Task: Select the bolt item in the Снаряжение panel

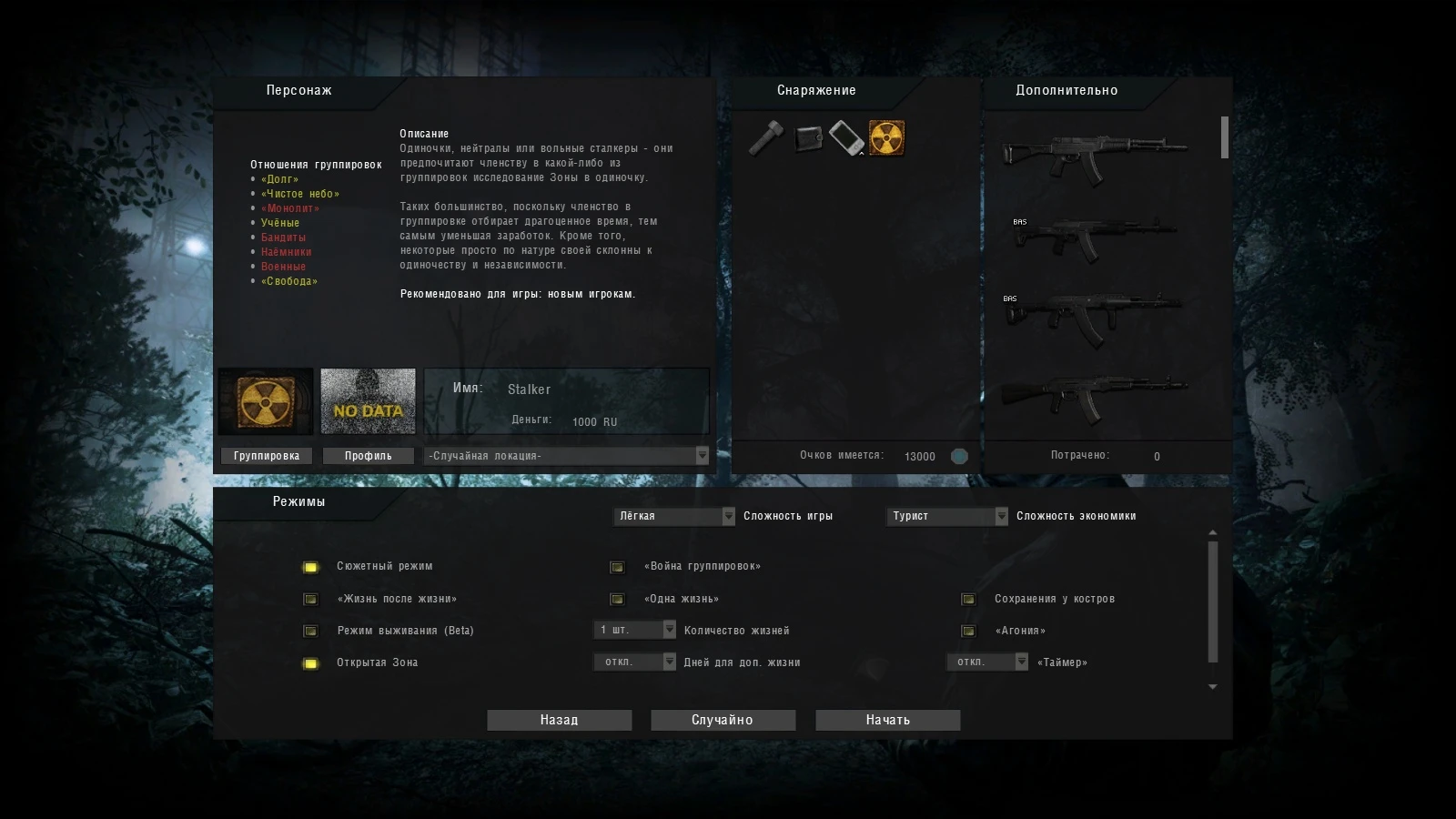Action: click(764, 137)
